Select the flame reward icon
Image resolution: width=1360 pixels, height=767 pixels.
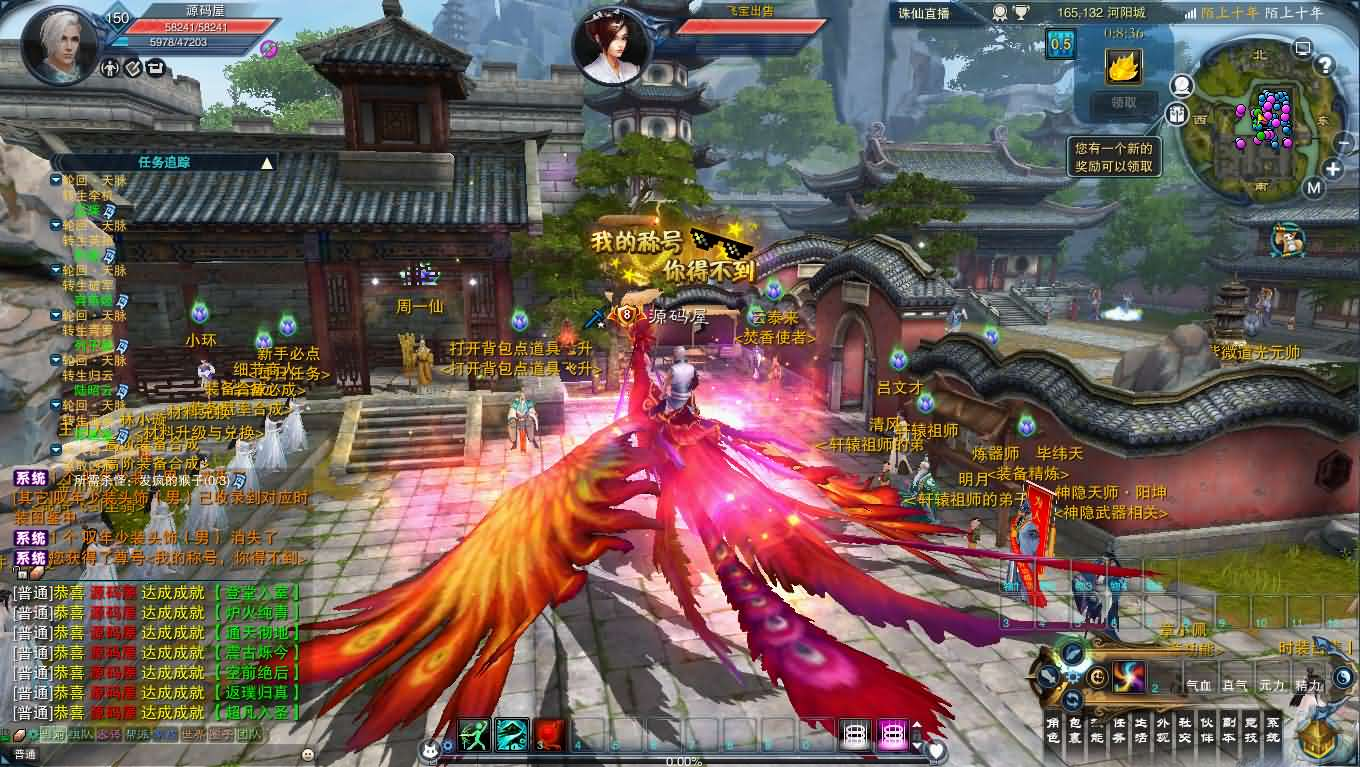1124,66
